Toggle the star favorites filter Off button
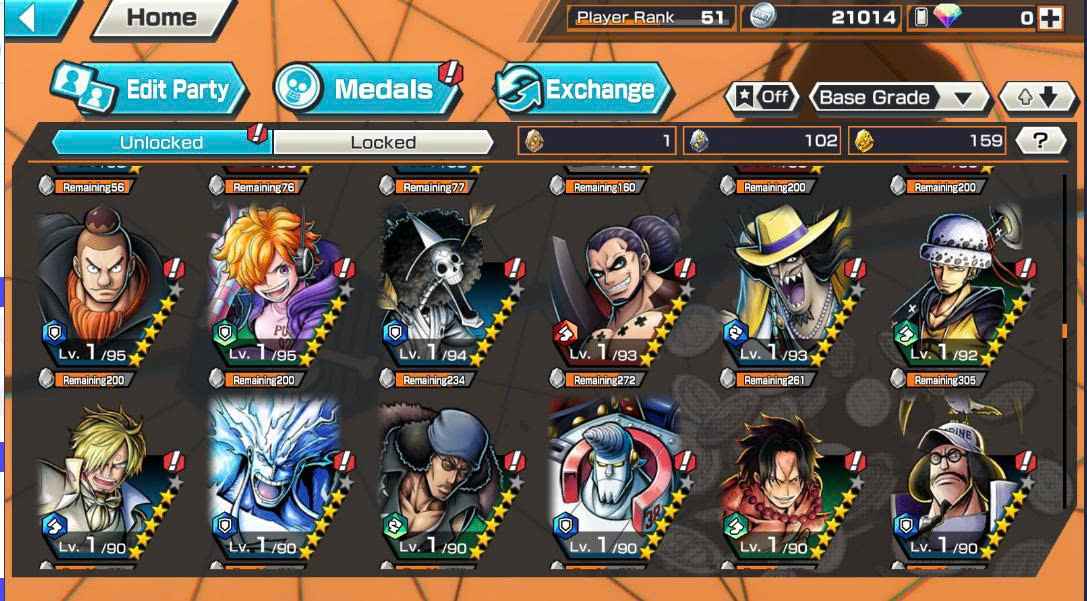The width and height of the screenshot is (1087, 601). [x=763, y=97]
